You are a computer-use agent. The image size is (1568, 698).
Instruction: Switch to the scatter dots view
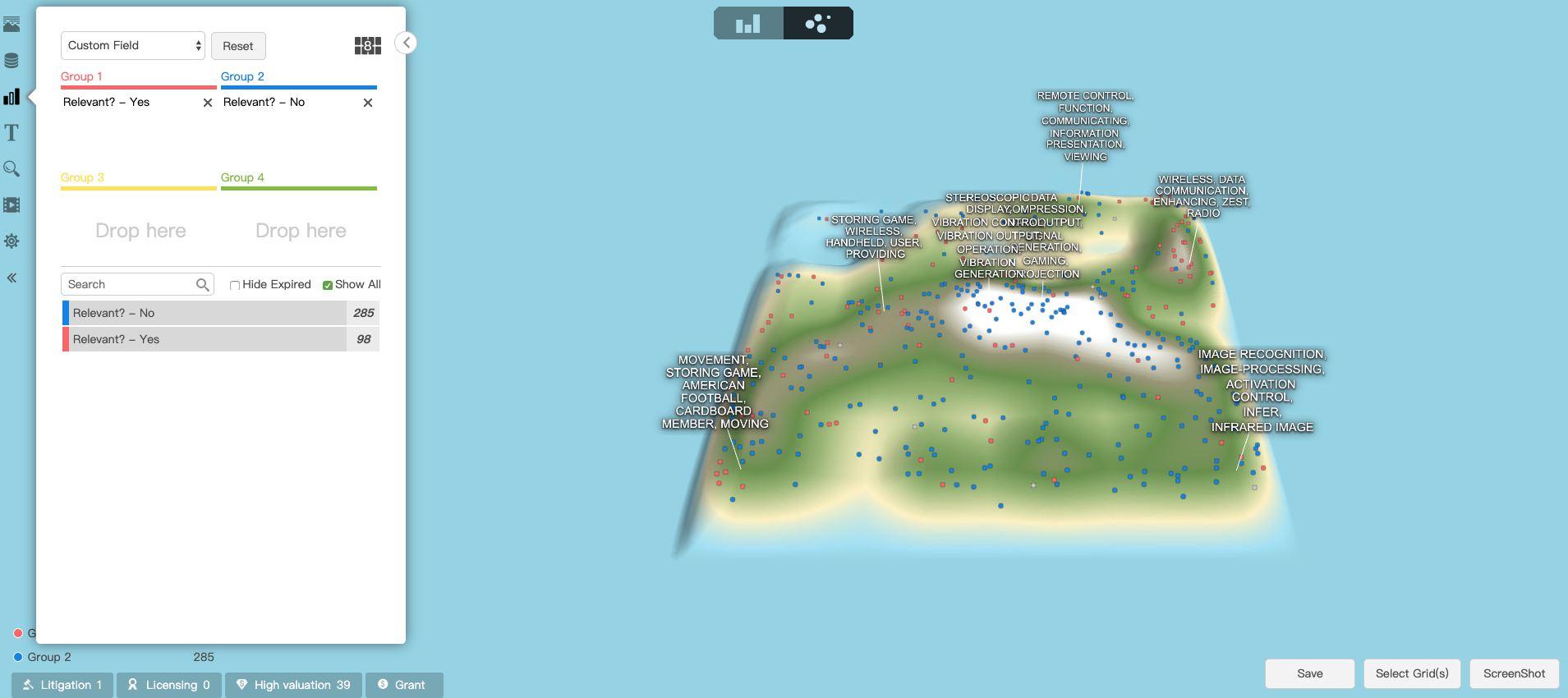coord(818,23)
